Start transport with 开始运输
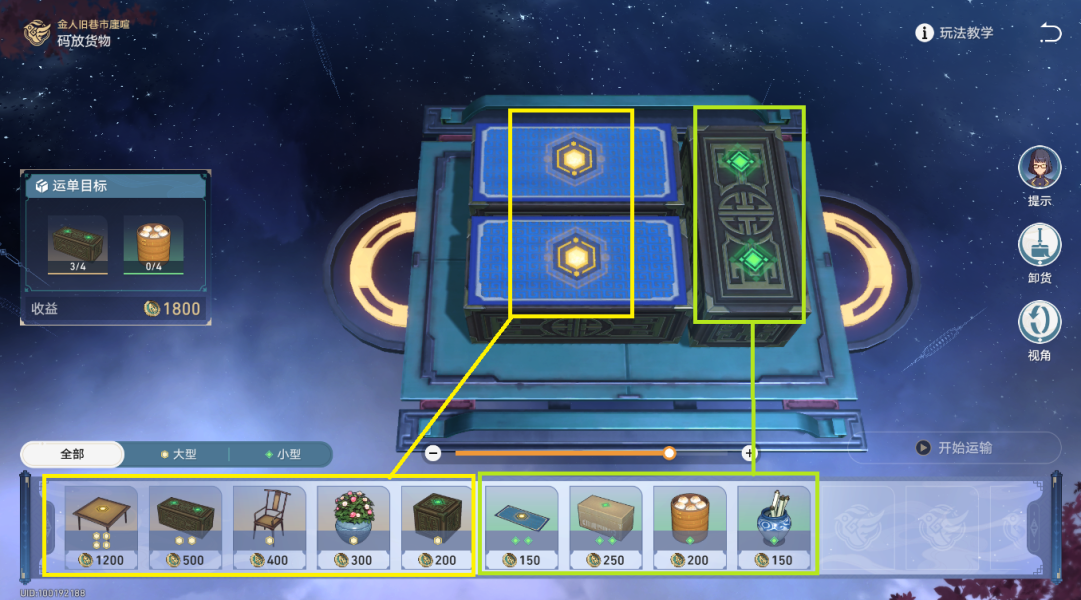This screenshot has height=600, width=1081. pos(954,448)
